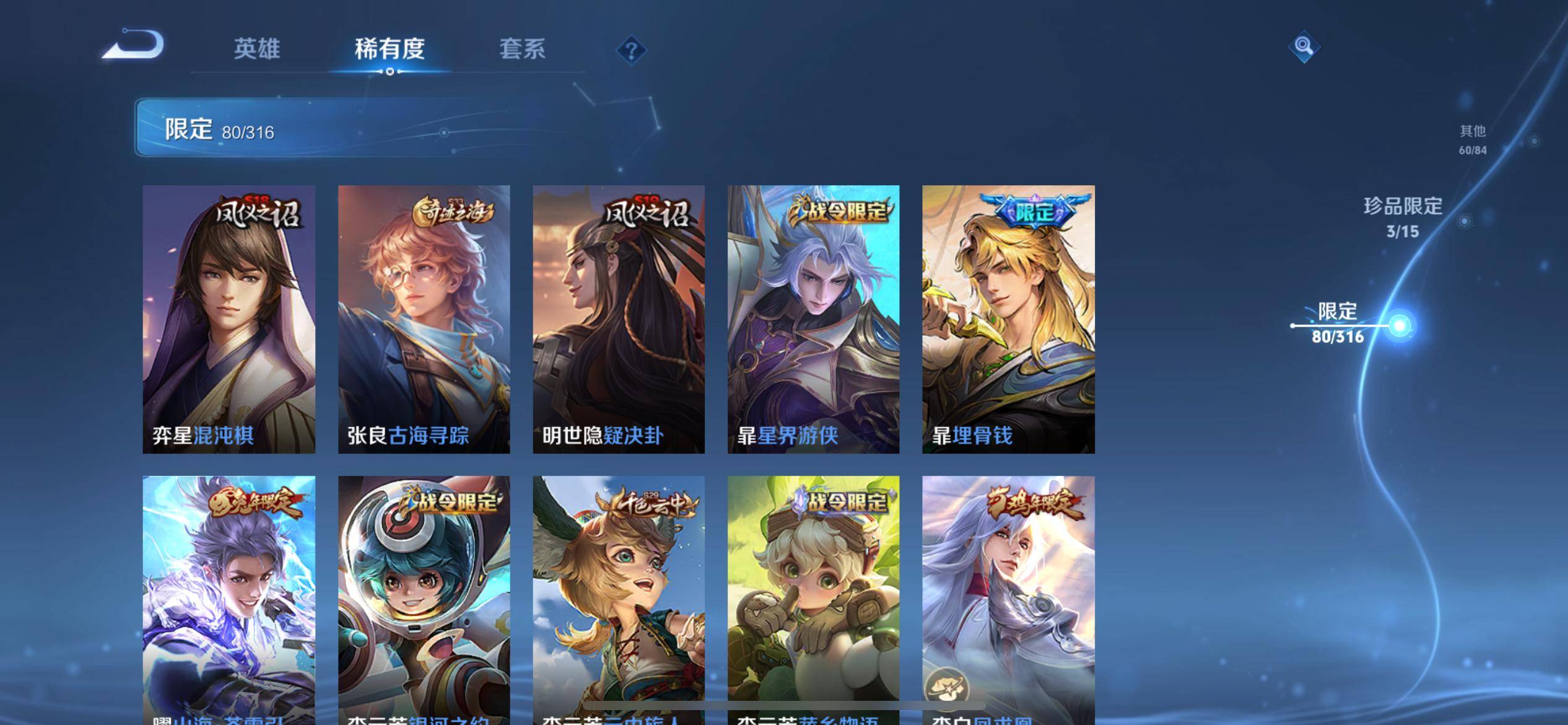
Task: Click the magnifying glass search icon
Action: point(1304,46)
